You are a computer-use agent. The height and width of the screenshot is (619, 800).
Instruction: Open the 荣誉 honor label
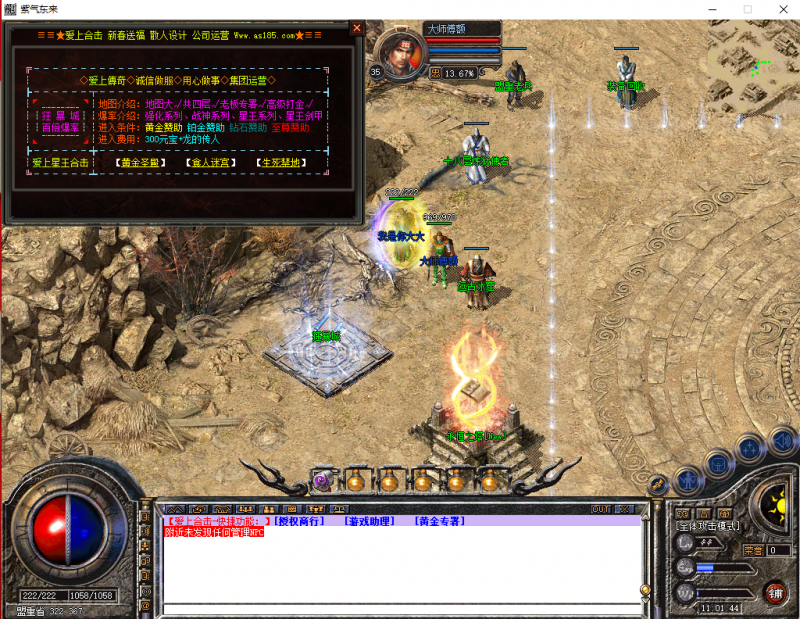pos(753,550)
